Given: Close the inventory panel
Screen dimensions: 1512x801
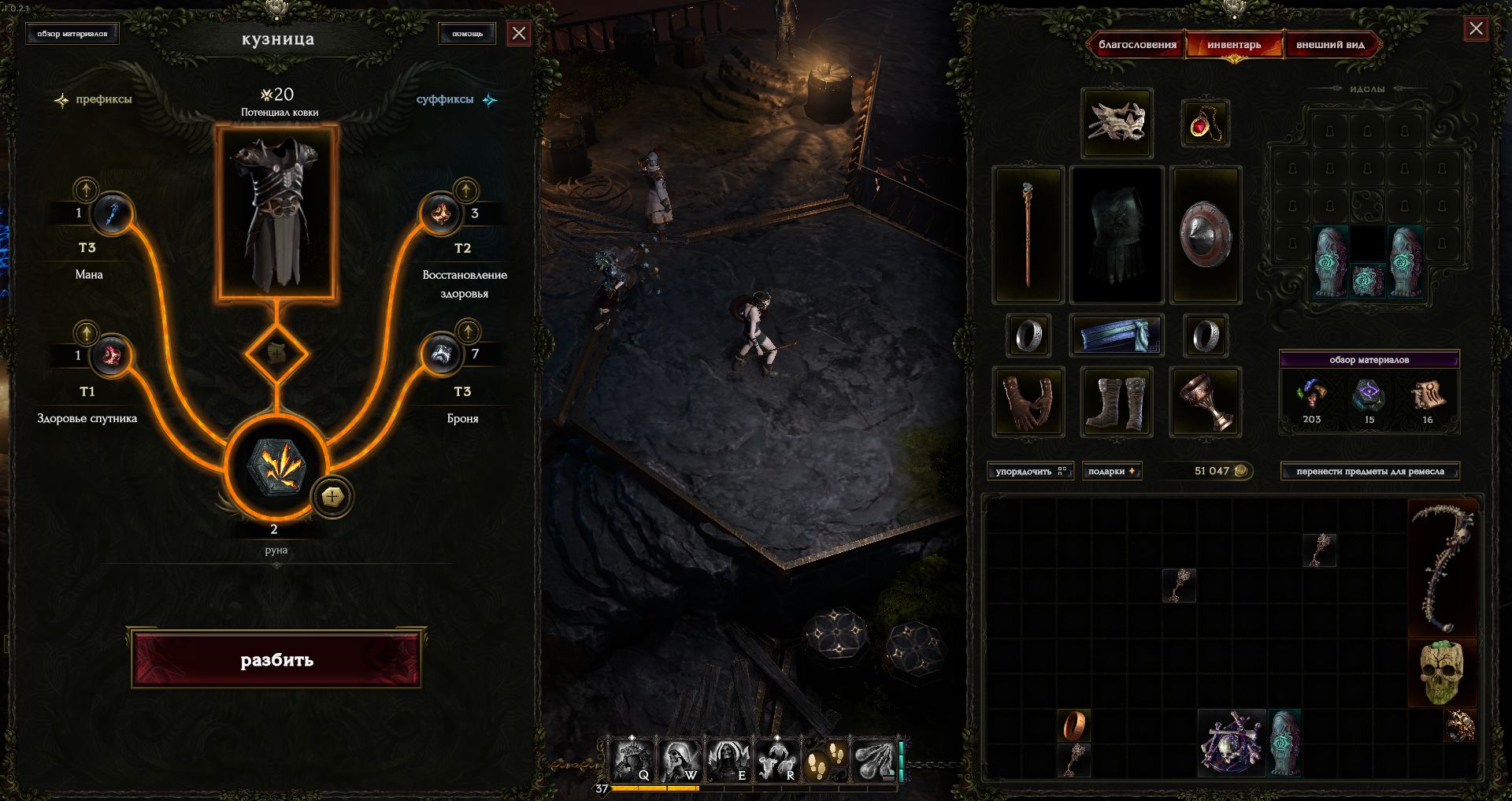Looking at the screenshot, I should point(1476,30).
